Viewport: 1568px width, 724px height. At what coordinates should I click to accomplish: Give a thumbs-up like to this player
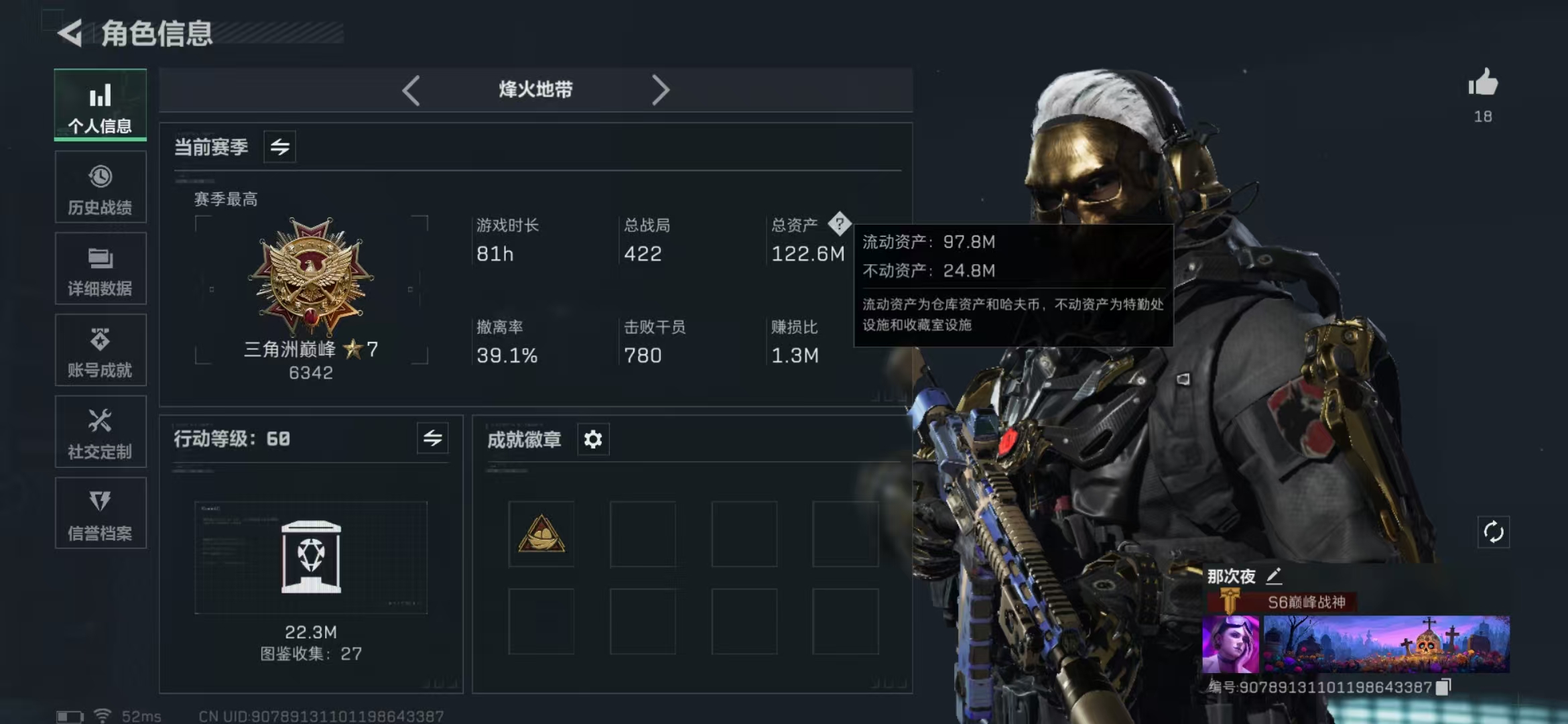pos(1483,84)
